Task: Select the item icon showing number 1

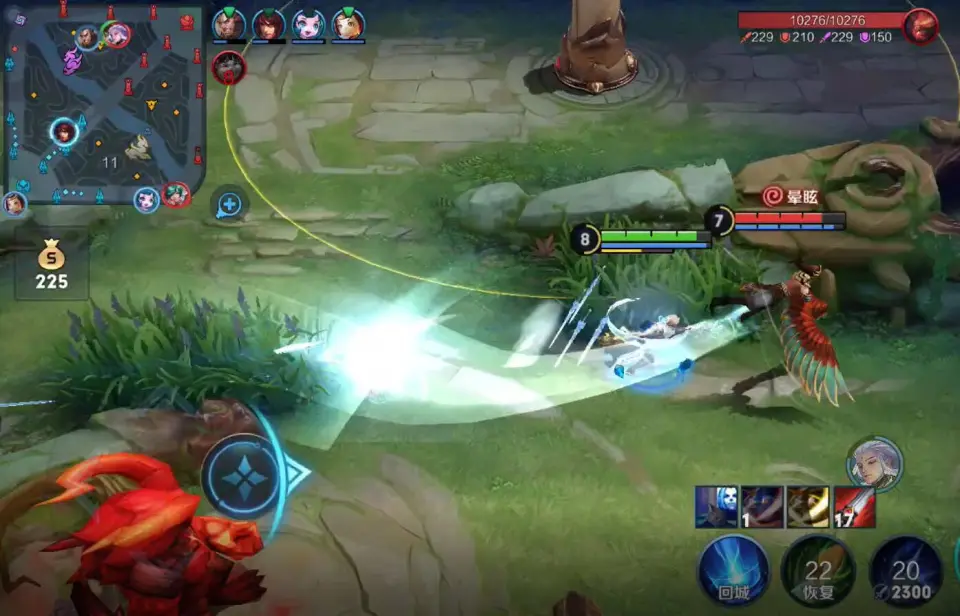Action: pyautogui.click(x=762, y=507)
